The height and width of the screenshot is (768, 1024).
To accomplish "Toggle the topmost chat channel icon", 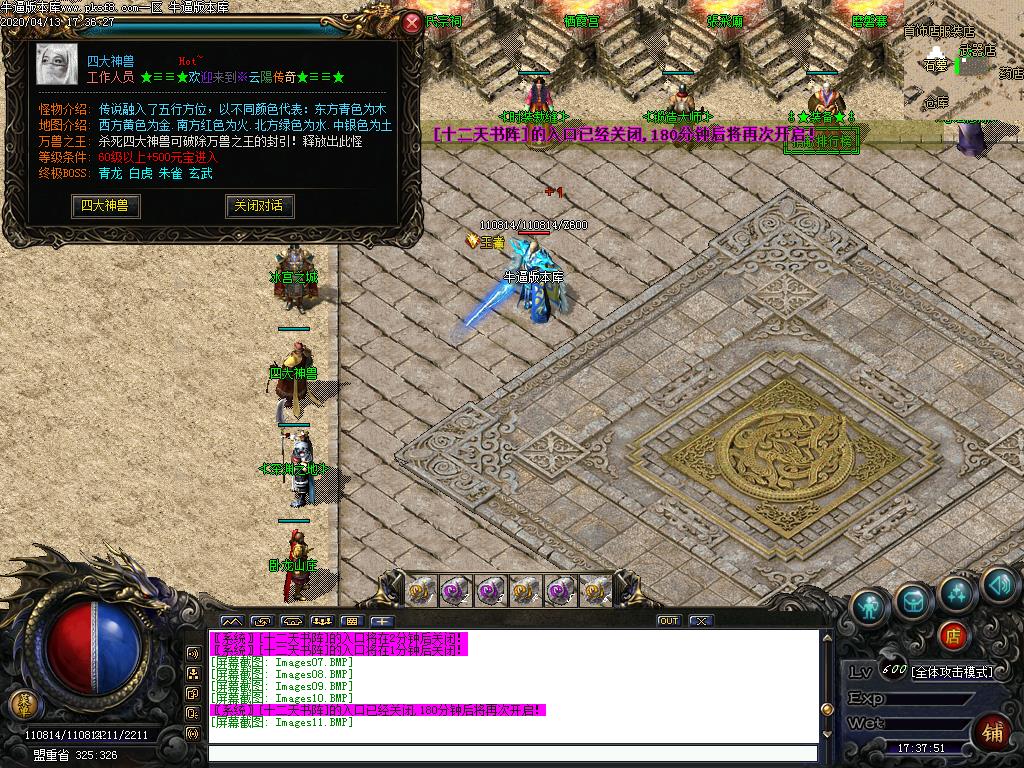I will [x=193, y=652].
